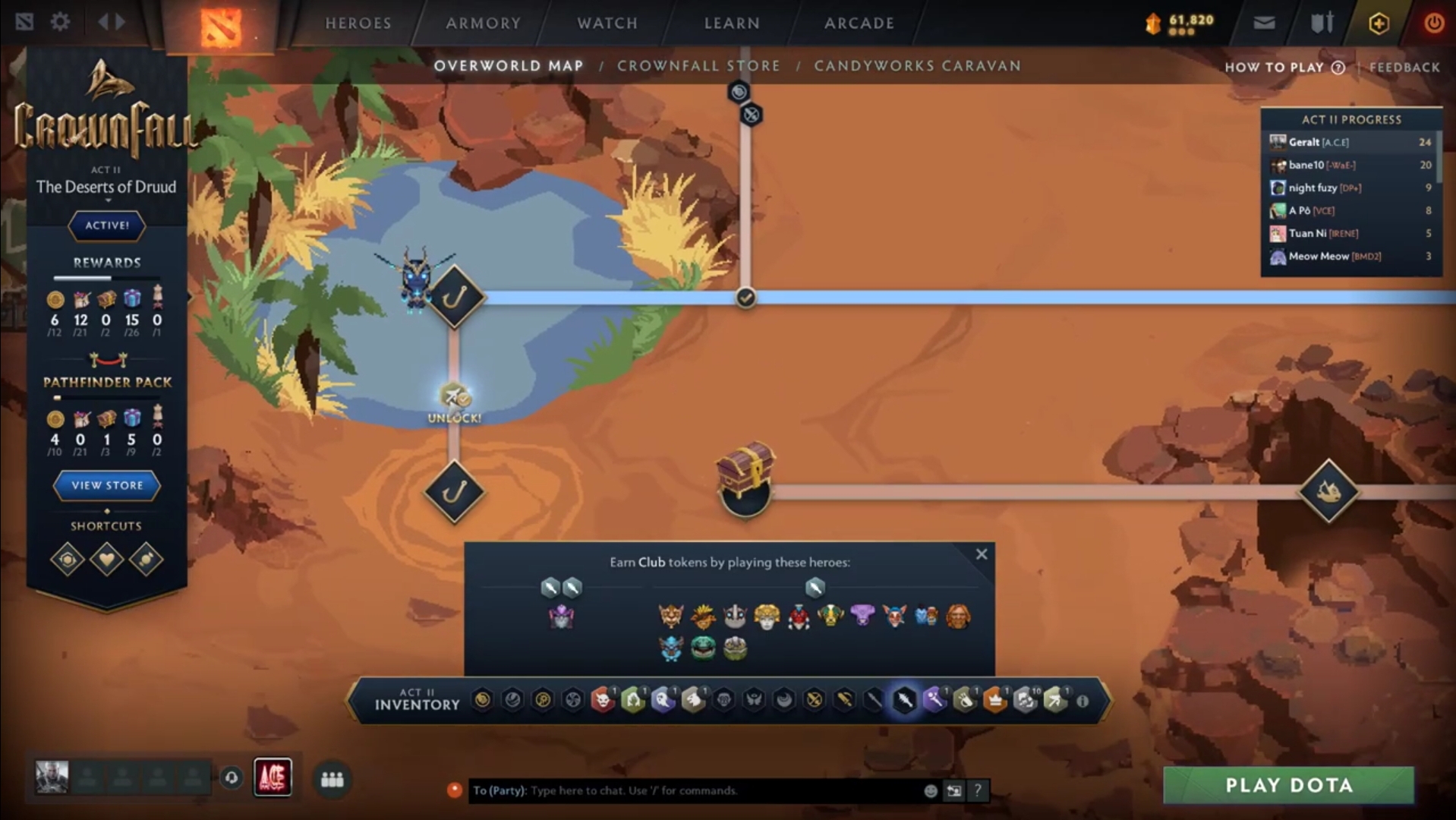Open the heart-shaped Shortcuts icon in the sidebar
Image resolution: width=1456 pixels, height=820 pixels.
coord(107,560)
